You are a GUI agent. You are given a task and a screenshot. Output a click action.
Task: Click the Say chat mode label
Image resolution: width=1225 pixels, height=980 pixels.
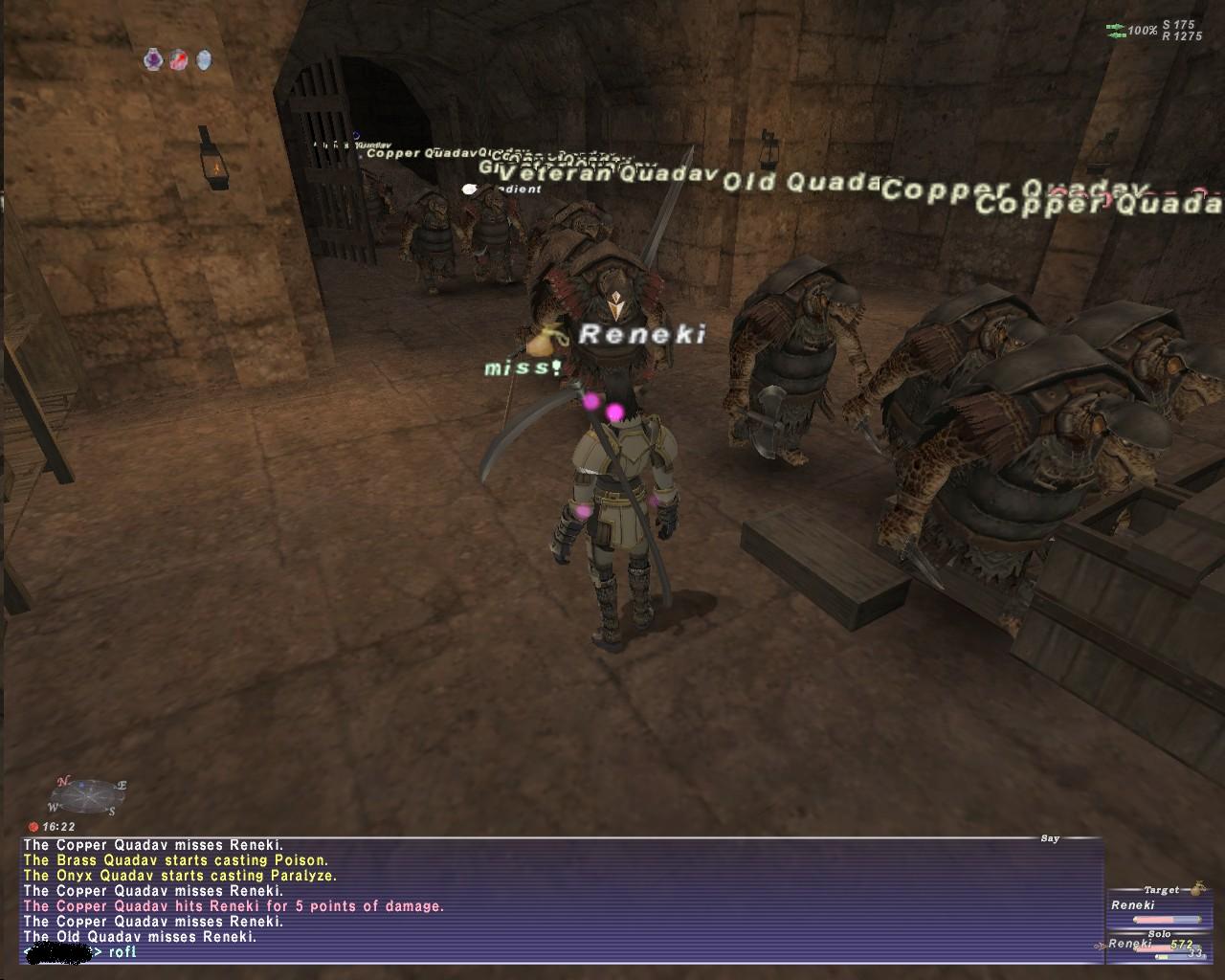(1050, 838)
